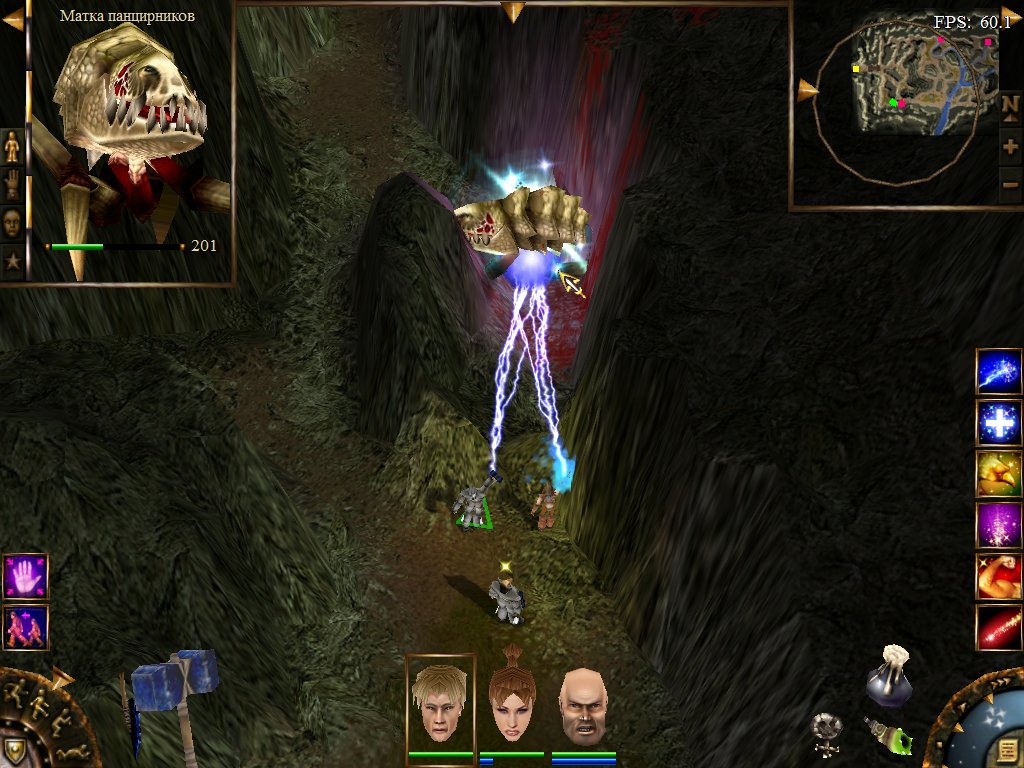This screenshot has width=1024, height=768.
Task: Reset the camera north with N button
Action: [1010, 107]
